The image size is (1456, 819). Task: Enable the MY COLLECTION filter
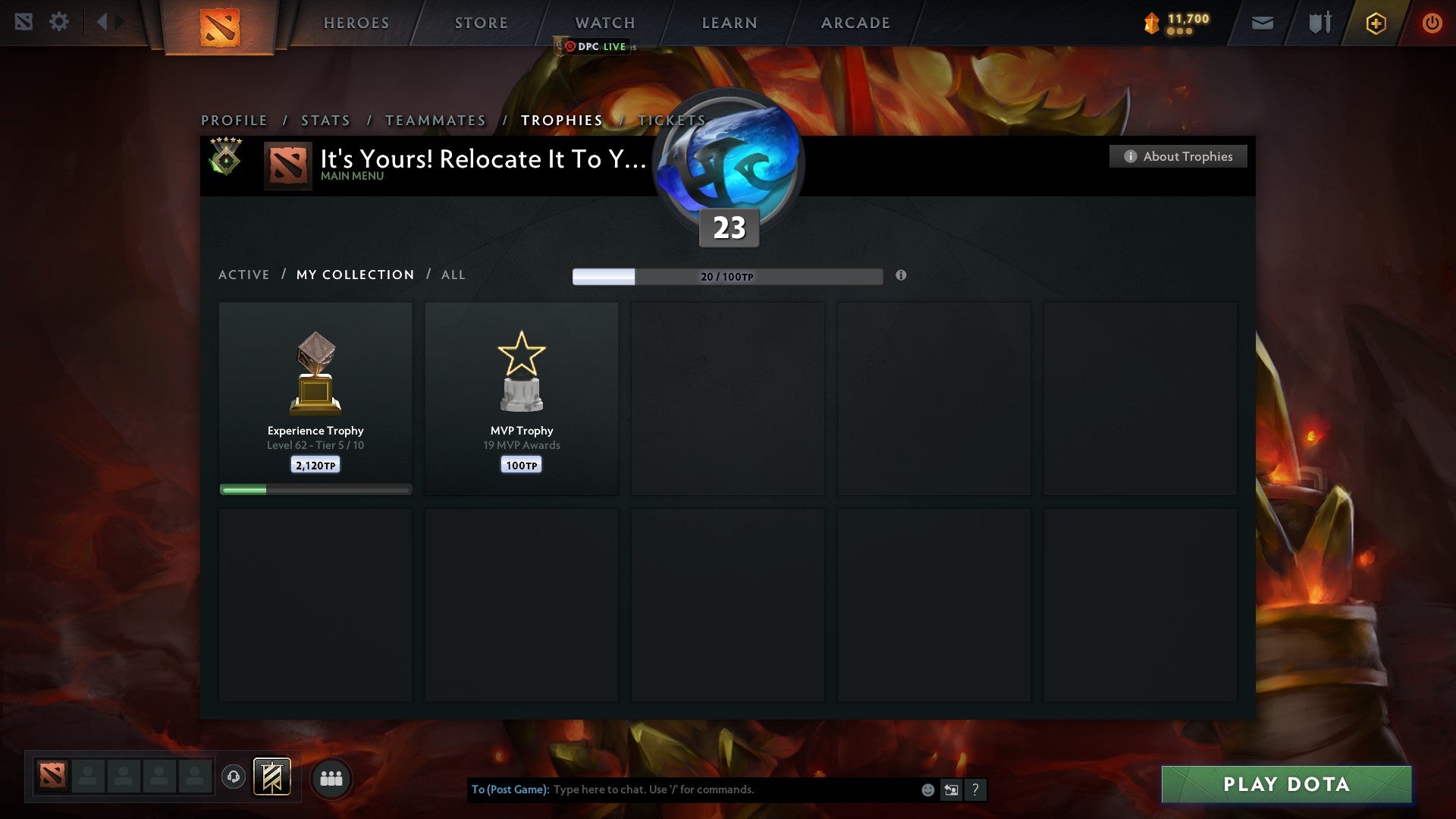[354, 275]
